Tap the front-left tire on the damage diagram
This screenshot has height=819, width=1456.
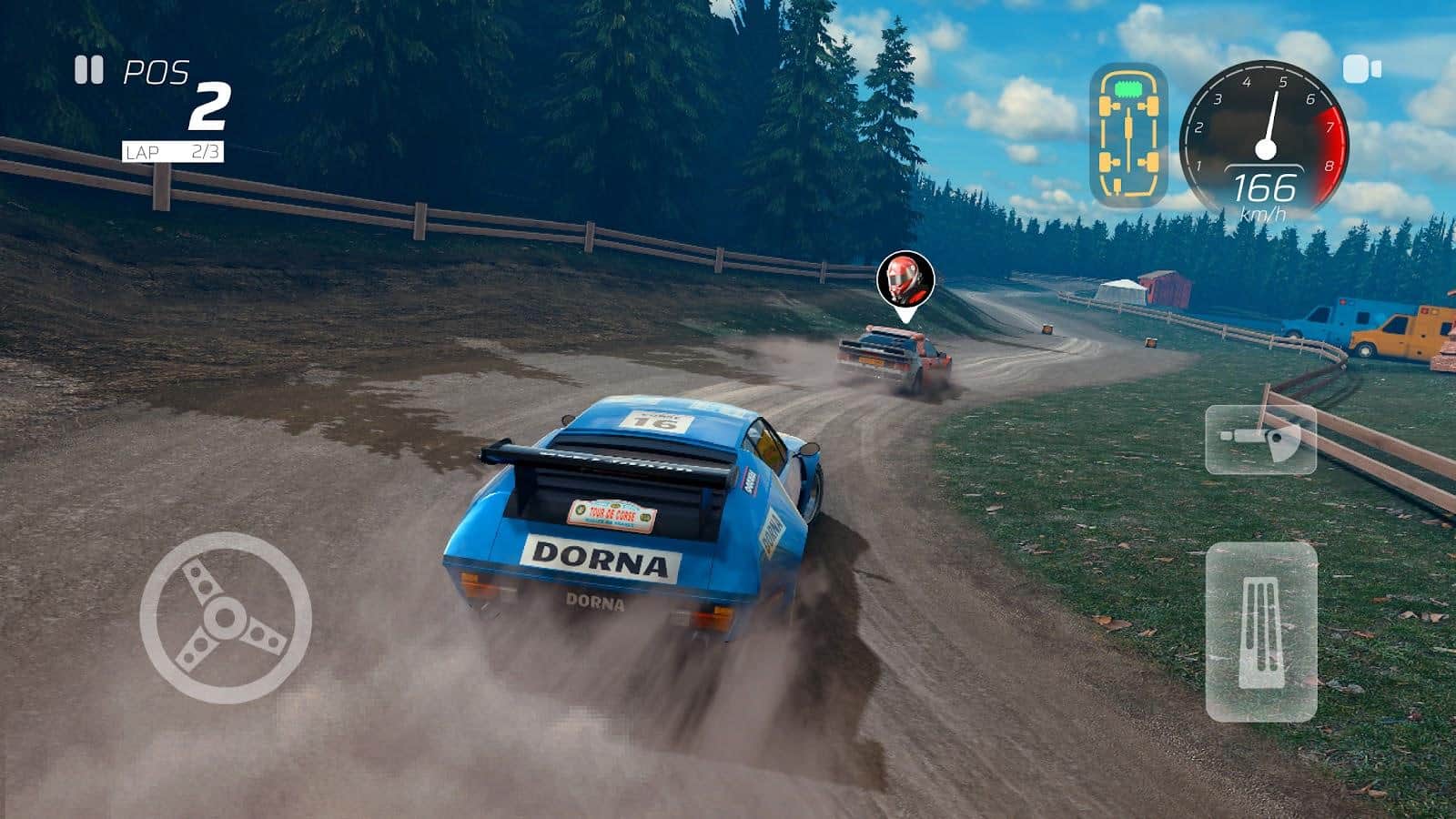(x=1104, y=106)
